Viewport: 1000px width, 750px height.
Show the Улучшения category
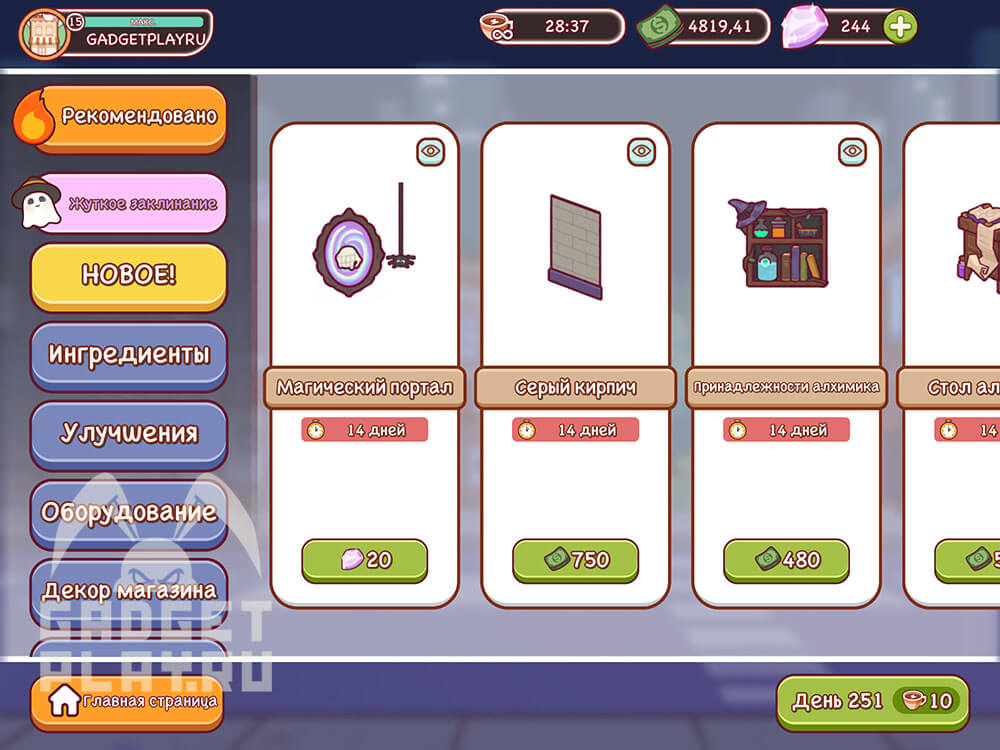click(x=128, y=433)
